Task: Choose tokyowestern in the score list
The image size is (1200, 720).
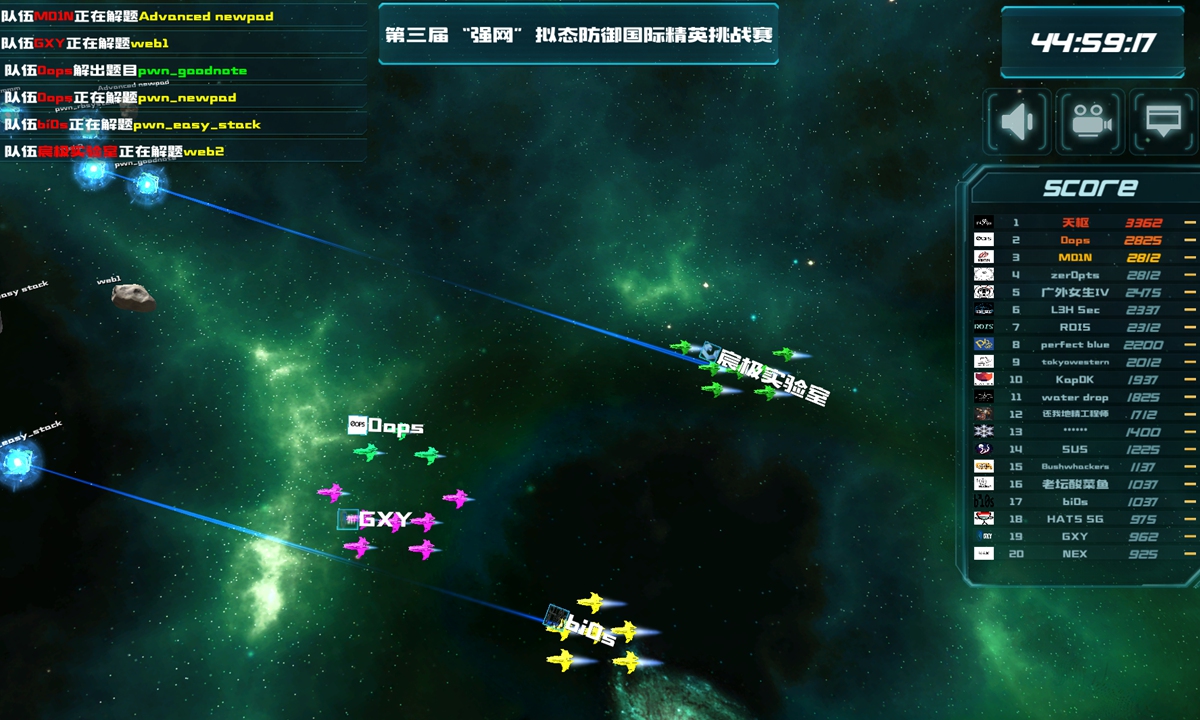Action: click(x=1075, y=362)
